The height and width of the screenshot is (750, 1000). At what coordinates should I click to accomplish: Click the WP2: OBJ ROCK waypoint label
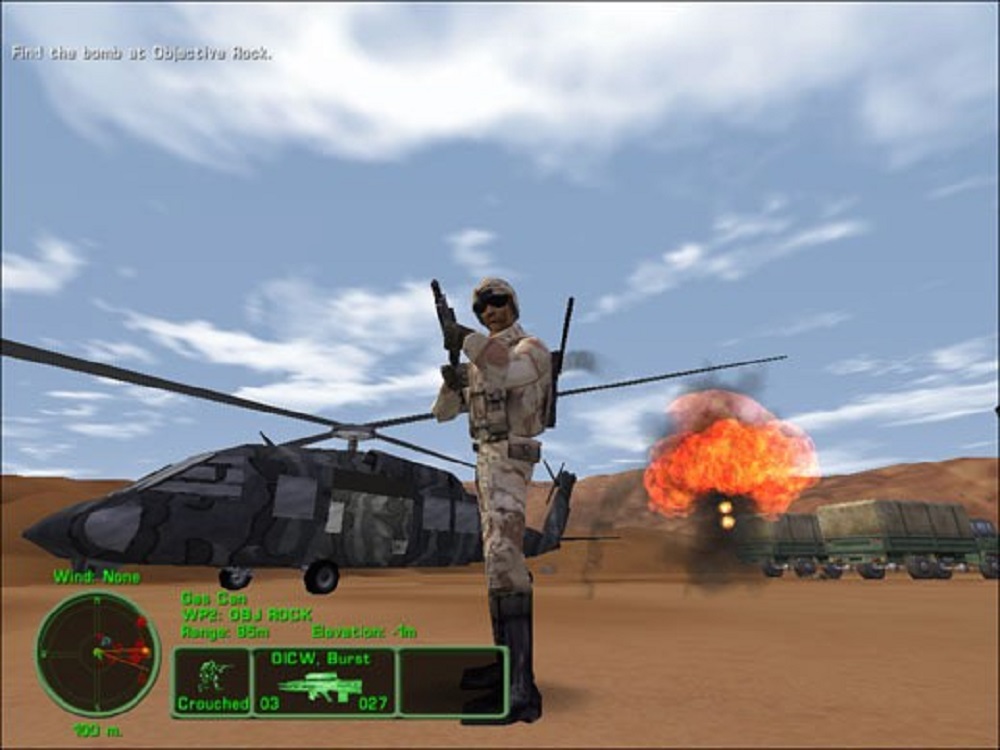246,614
